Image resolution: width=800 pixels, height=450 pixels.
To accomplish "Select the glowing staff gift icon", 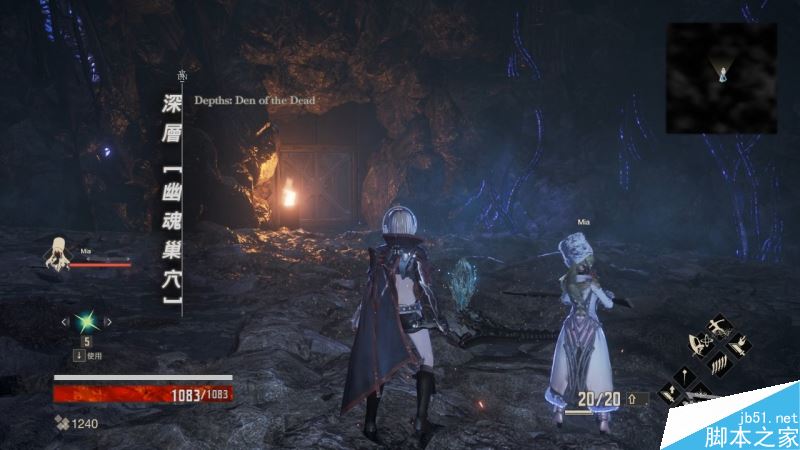I will 685,376.
